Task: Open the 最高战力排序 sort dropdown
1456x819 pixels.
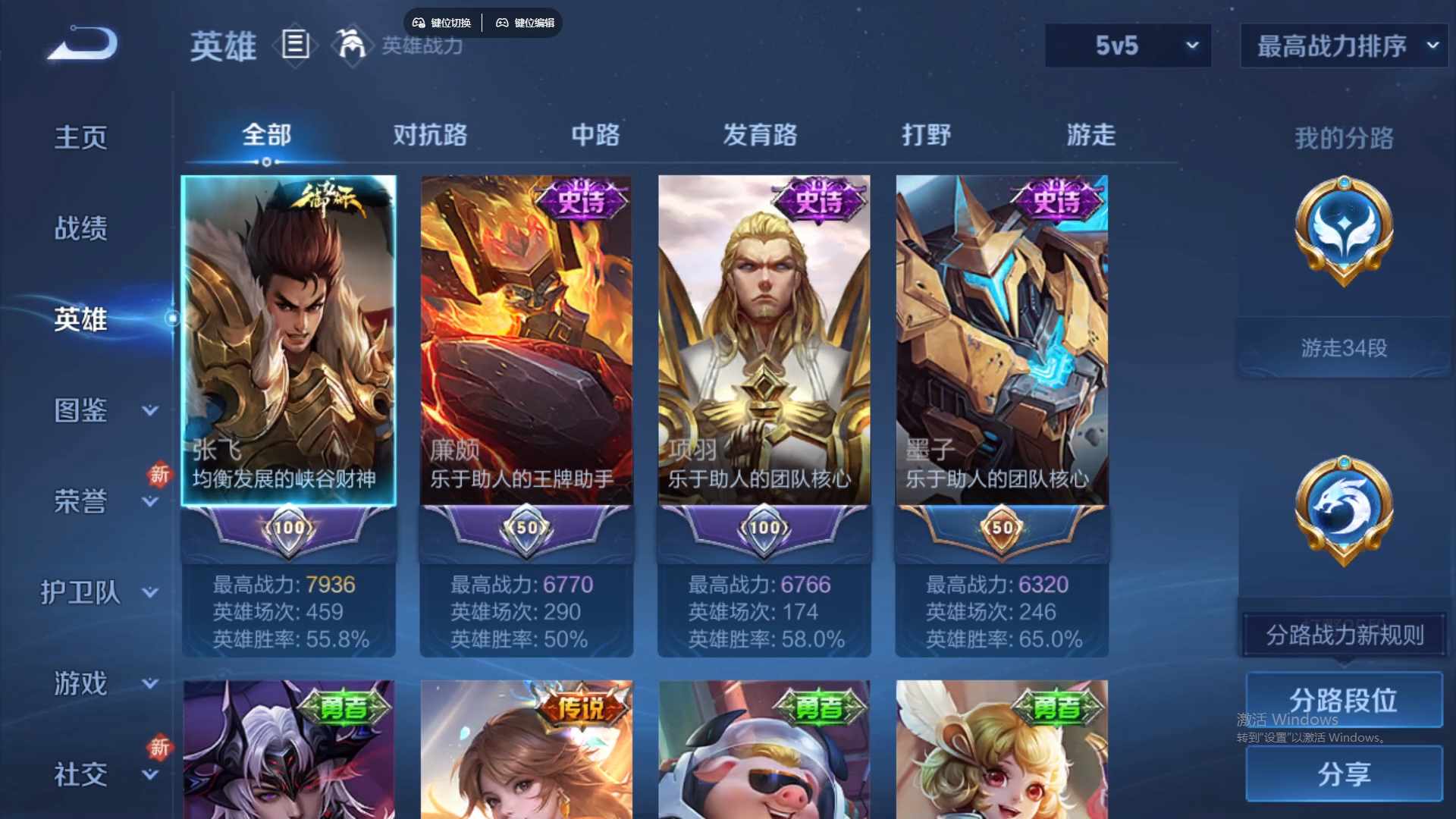Action: [1342, 45]
